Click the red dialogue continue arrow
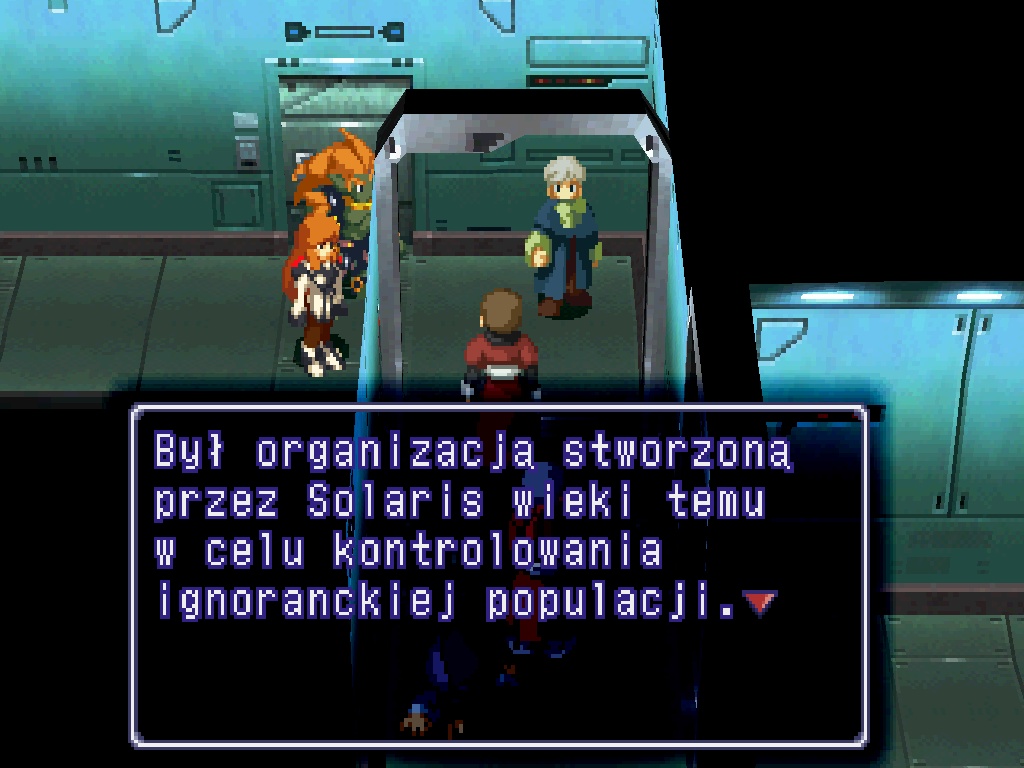1024x768 pixels. [760, 603]
